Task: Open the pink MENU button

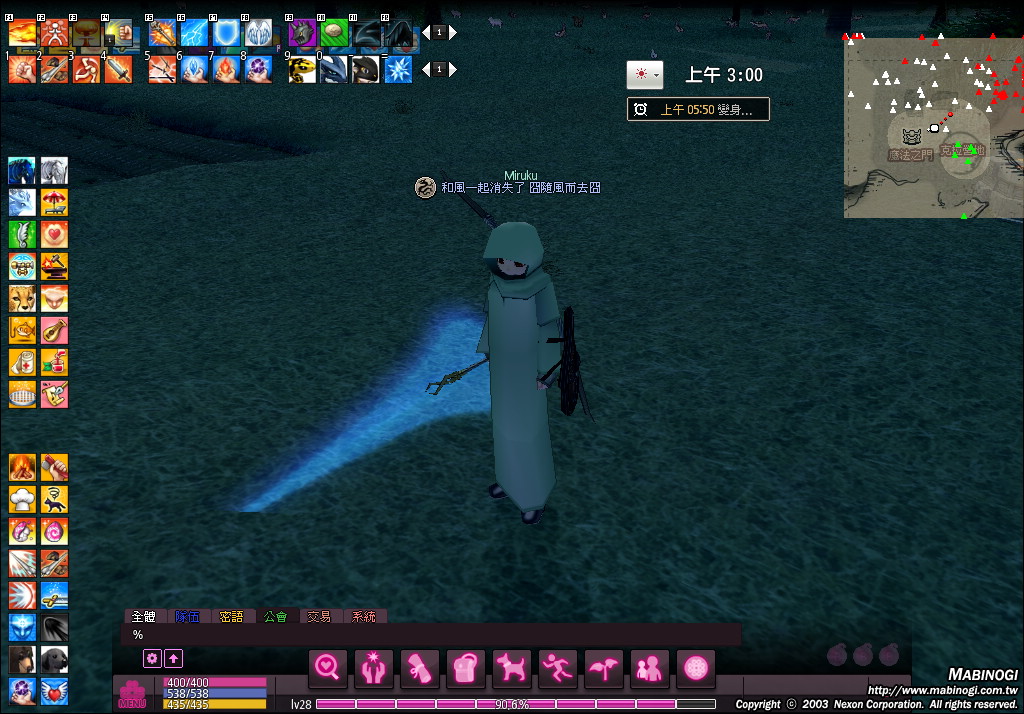Action: (x=132, y=693)
